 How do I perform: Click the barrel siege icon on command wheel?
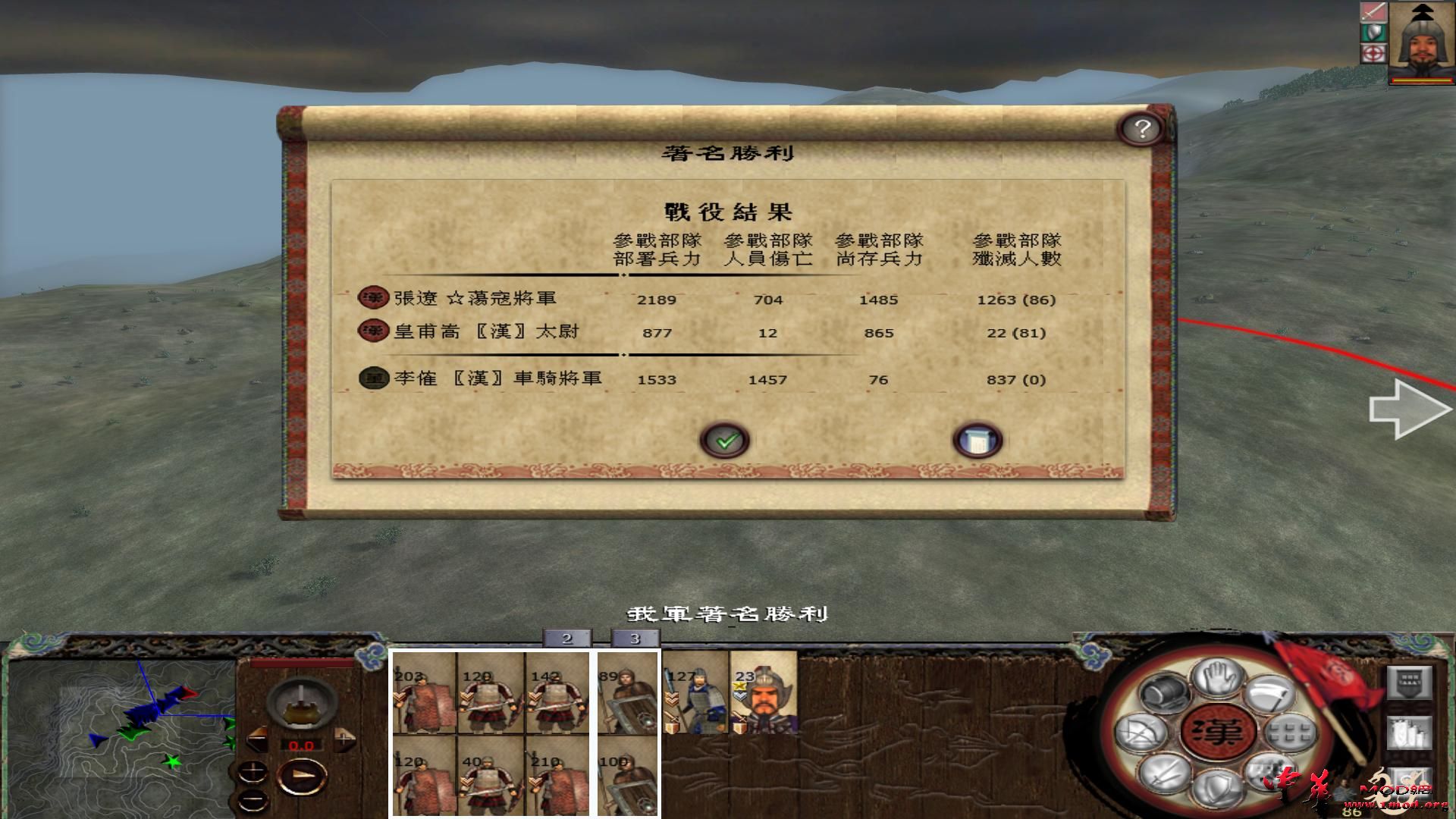click(x=1165, y=693)
